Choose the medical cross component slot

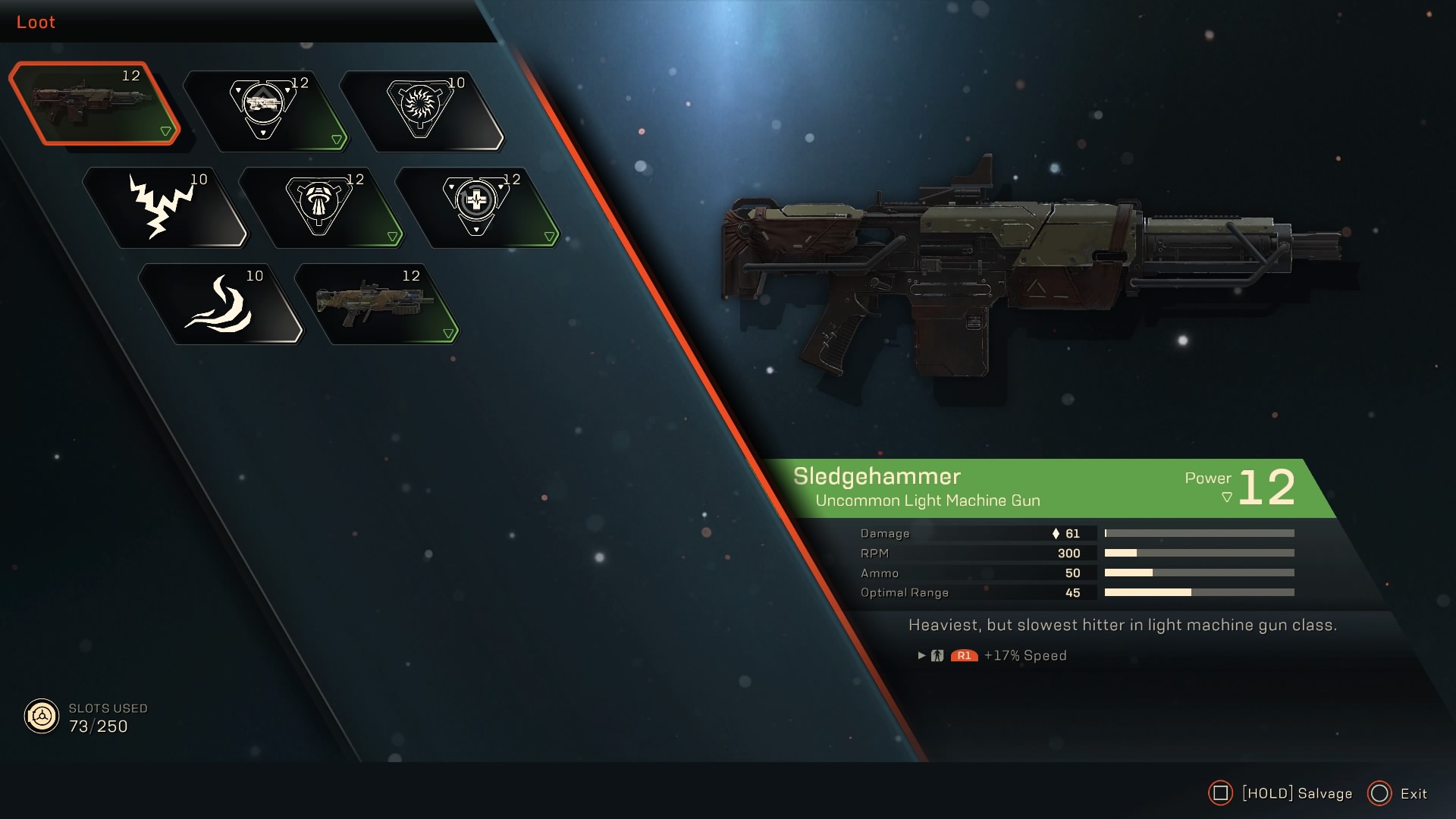[476, 206]
